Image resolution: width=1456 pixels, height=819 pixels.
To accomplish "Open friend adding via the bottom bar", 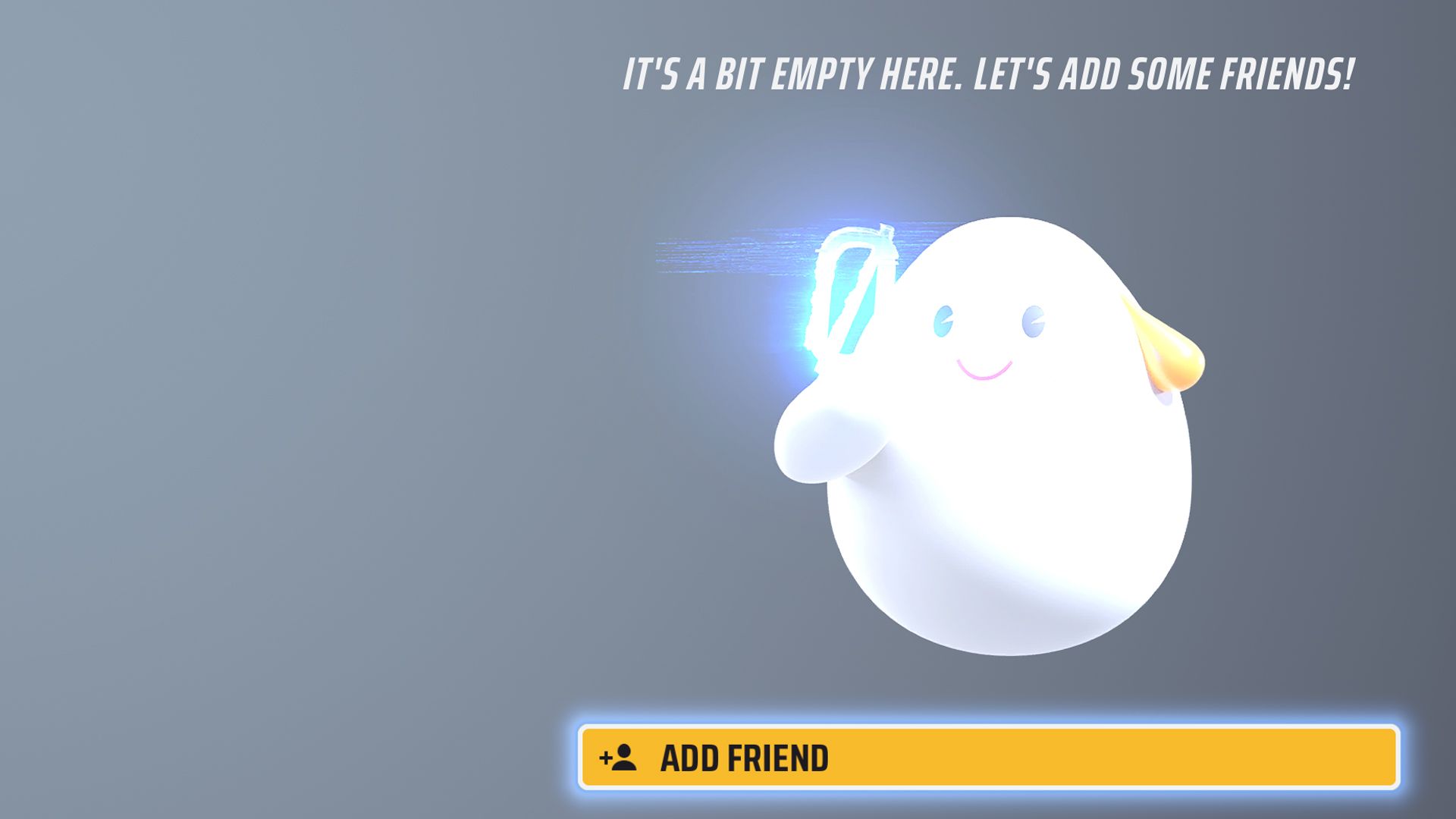I will [x=986, y=757].
